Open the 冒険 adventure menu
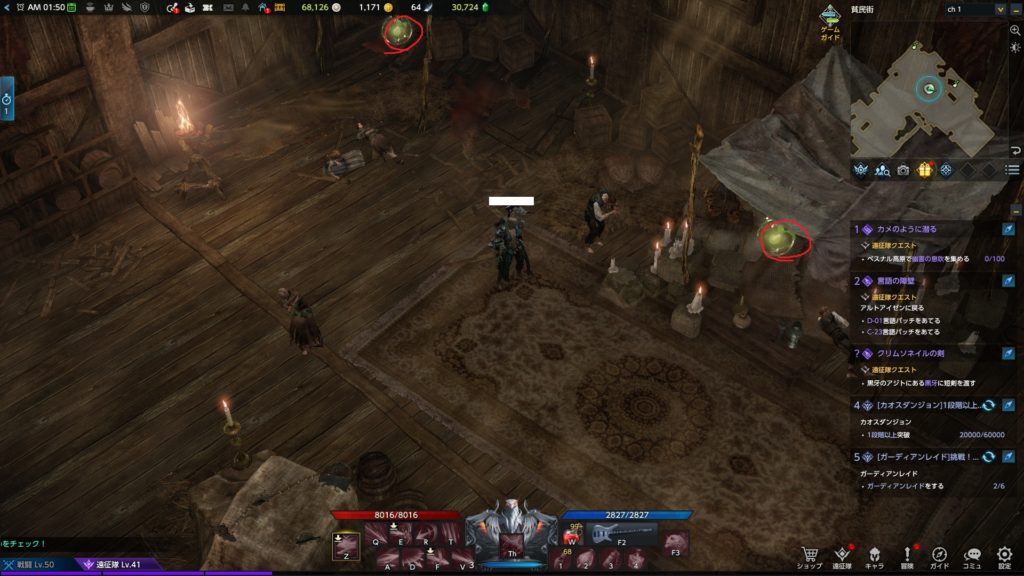This screenshot has height=576, width=1024. pyautogui.click(x=908, y=555)
